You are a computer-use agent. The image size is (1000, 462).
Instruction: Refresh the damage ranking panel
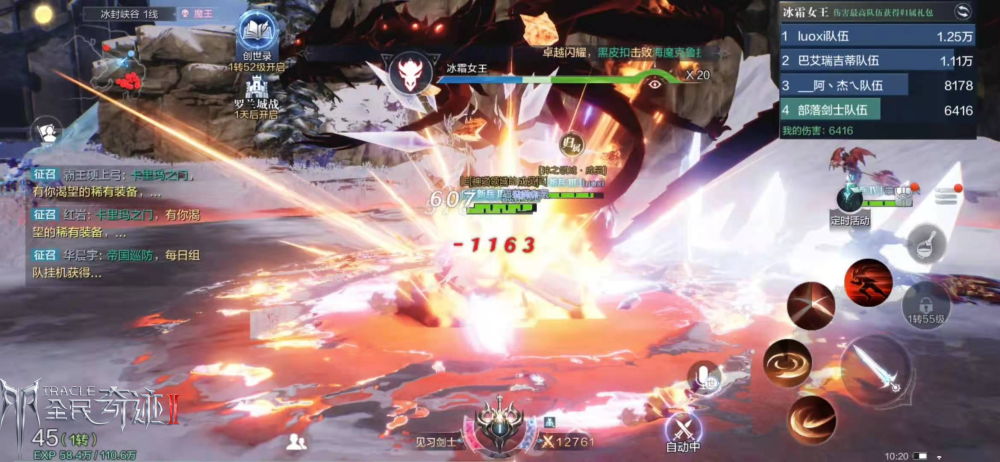[x=963, y=12]
